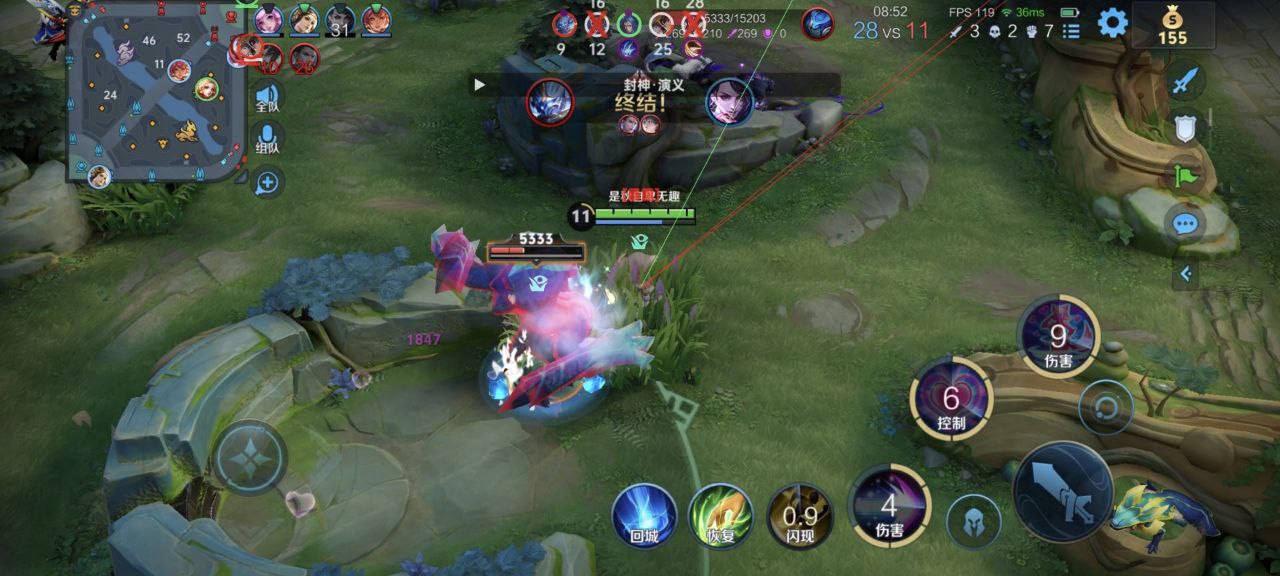Tap the magnifier plus button below microphone
The width and height of the screenshot is (1280, 576).
click(267, 182)
